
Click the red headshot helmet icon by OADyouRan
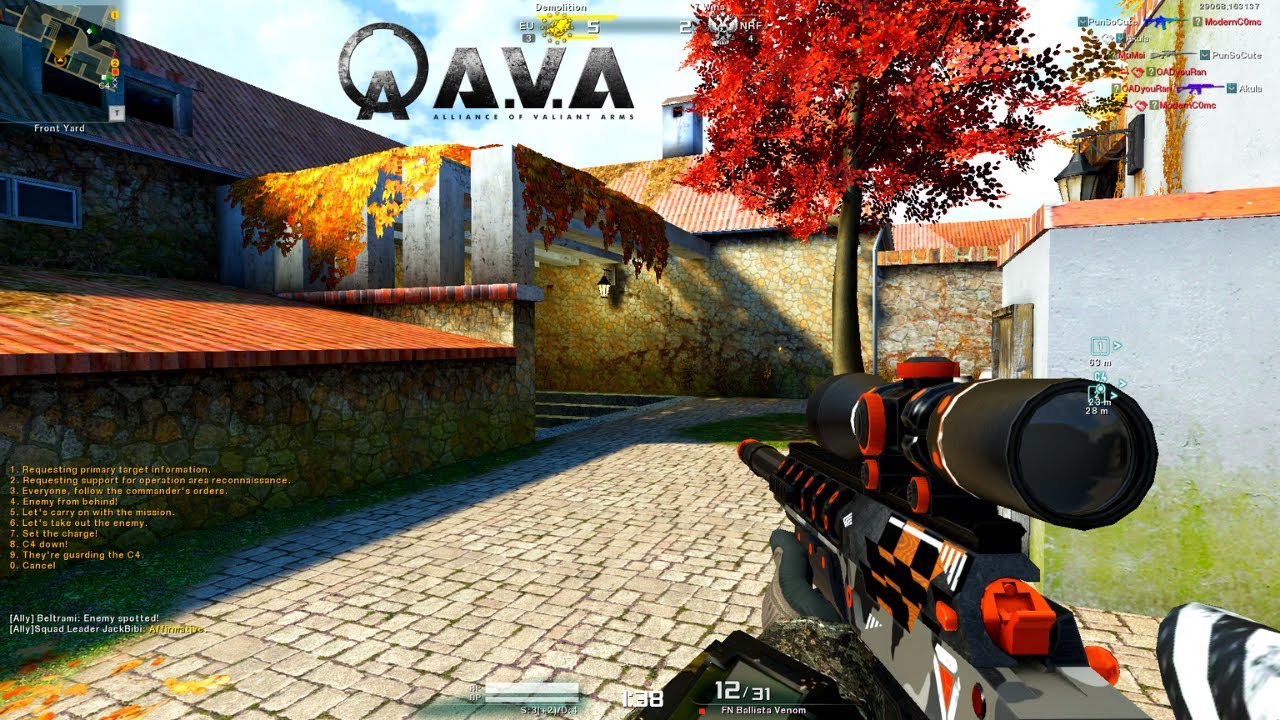(1138, 71)
